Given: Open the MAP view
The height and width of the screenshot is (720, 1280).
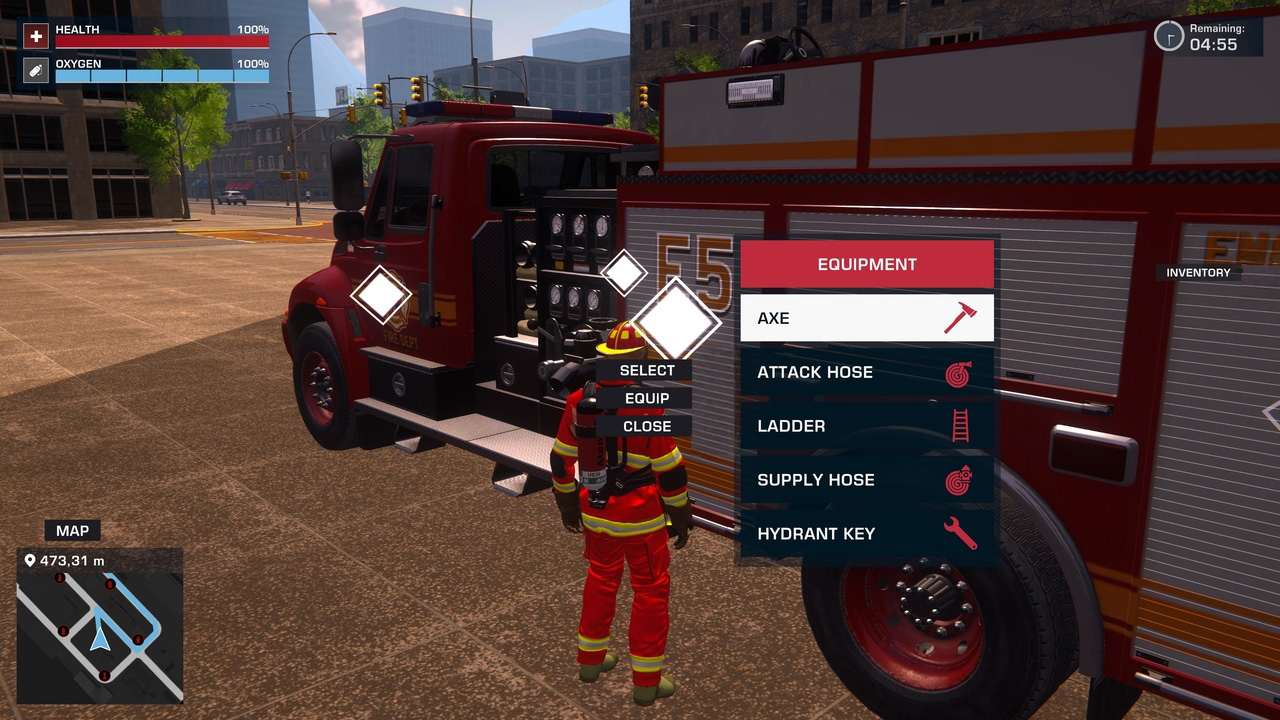Looking at the screenshot, I should pos(71,530).
